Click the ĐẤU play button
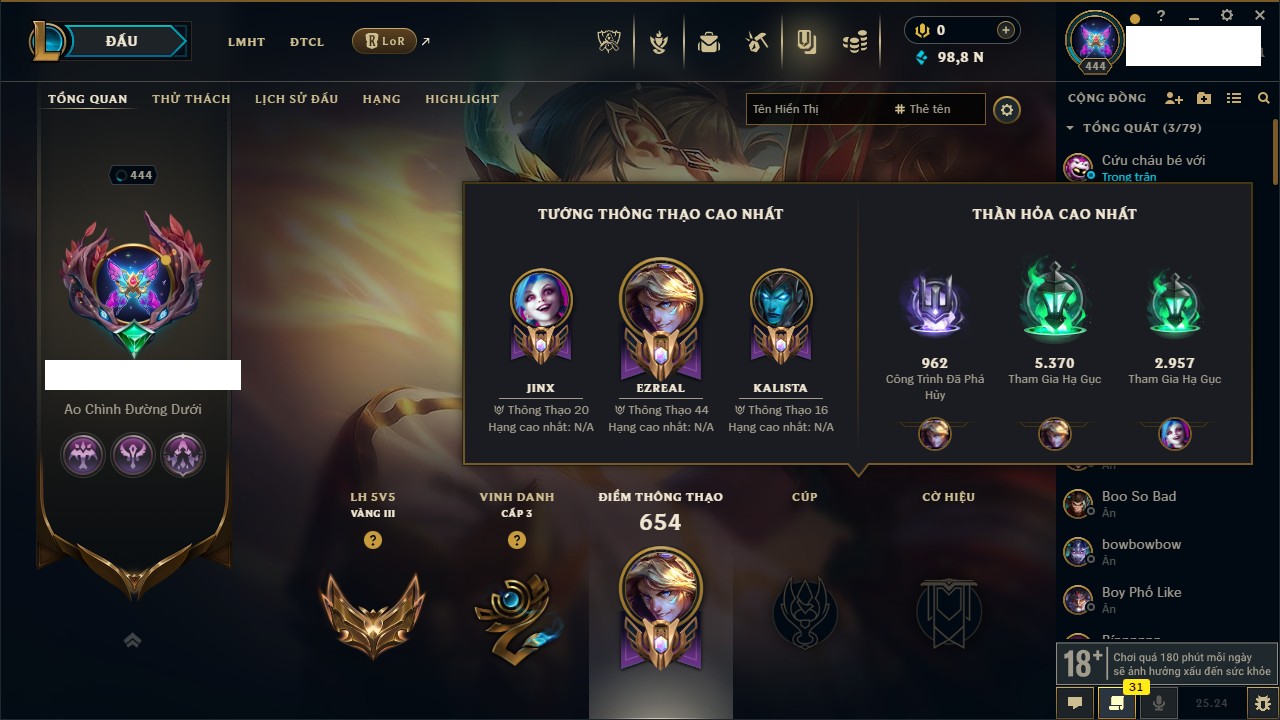This screenshot has width=1280, height=720. (x=121, y=41)
